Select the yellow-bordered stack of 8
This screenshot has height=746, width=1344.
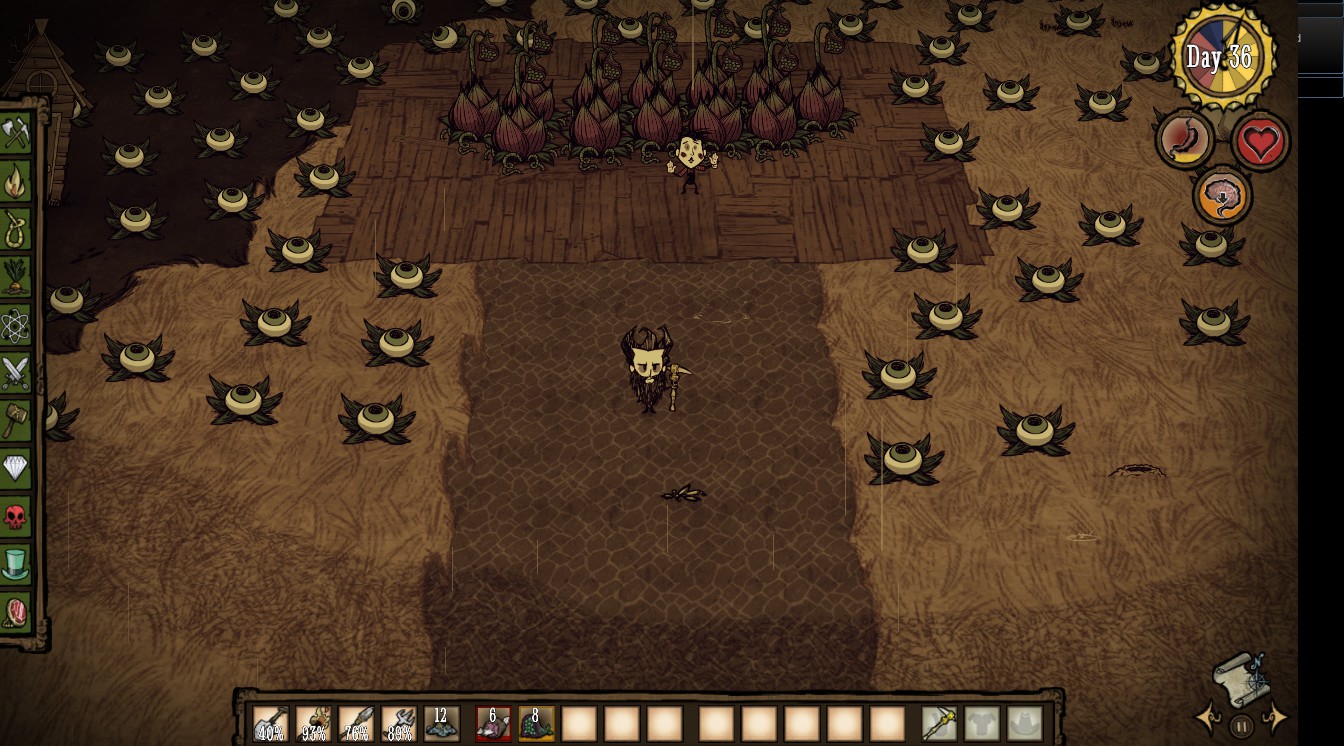(x=536, y=723)
